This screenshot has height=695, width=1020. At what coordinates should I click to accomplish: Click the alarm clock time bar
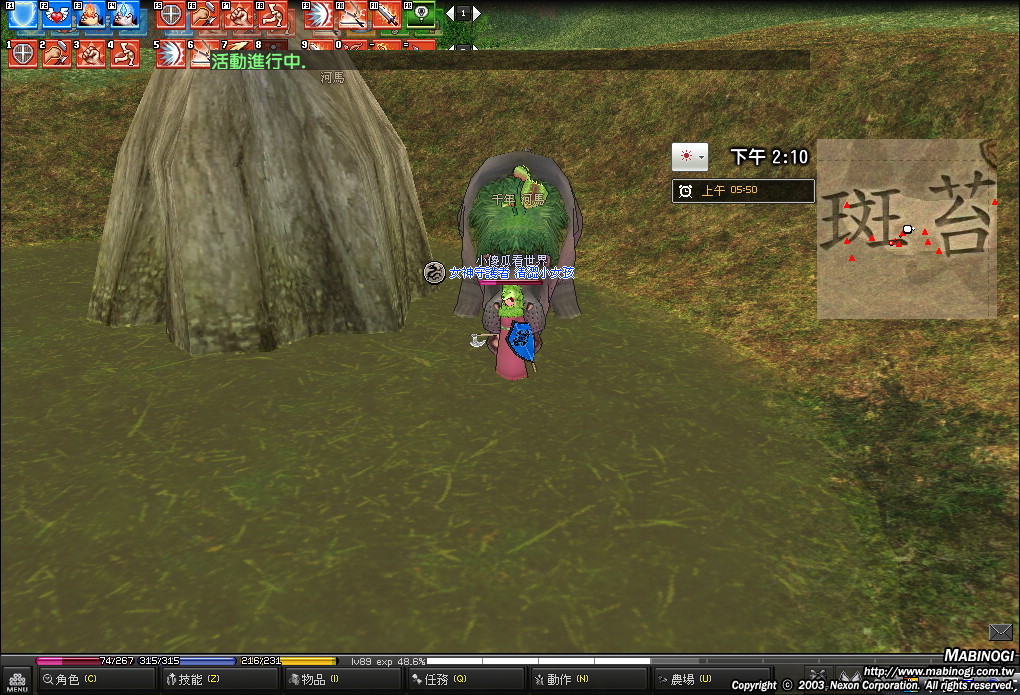(743, 191)
